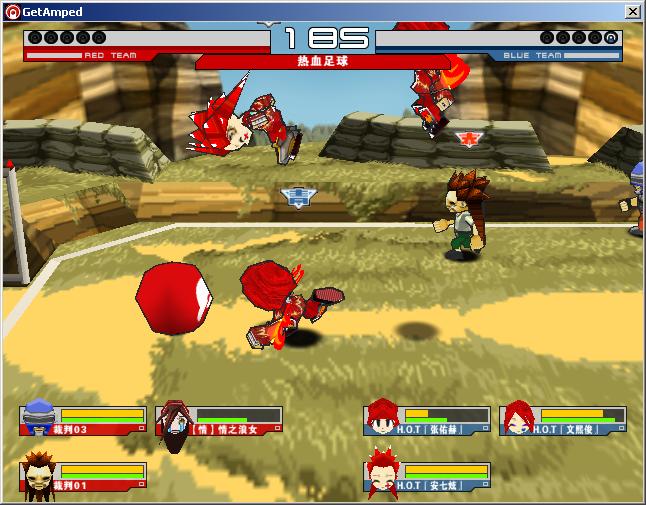This screenshot has width=646, height=505.
Task: Close the GetAmped game window
Action: click(633, 11)
